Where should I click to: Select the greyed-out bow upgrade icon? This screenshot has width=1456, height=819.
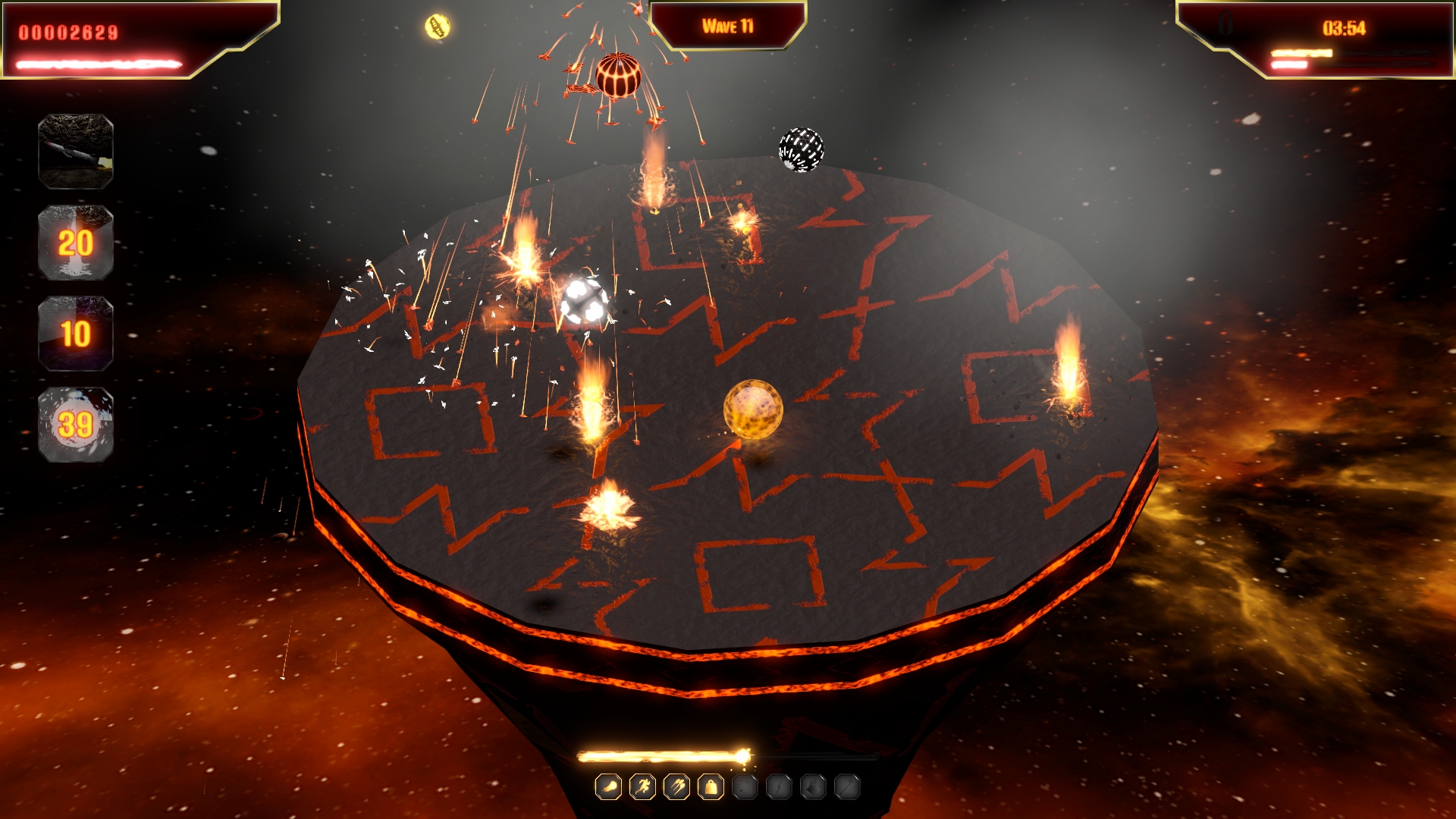(x=745, y=787)
